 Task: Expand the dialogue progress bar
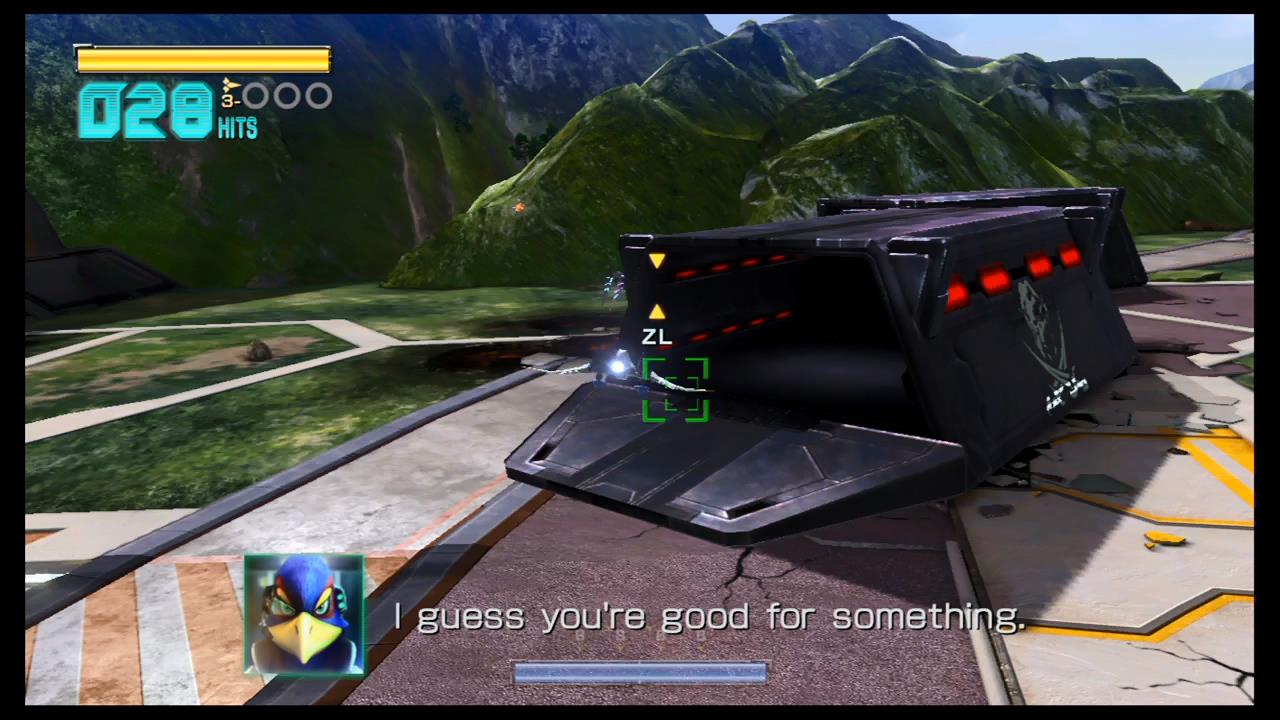(640, 672)
